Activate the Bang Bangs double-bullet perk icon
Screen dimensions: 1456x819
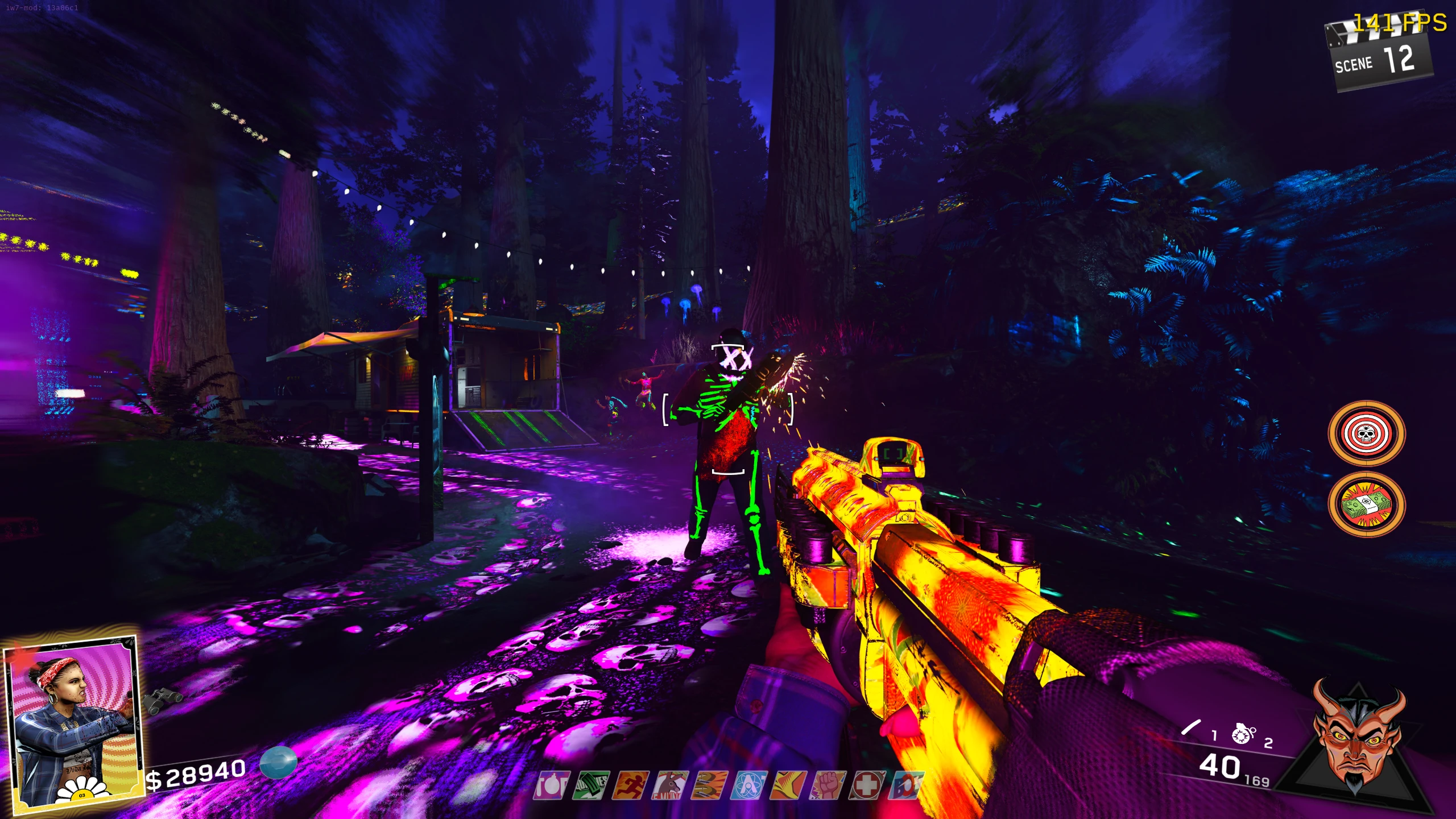[709, 785]
